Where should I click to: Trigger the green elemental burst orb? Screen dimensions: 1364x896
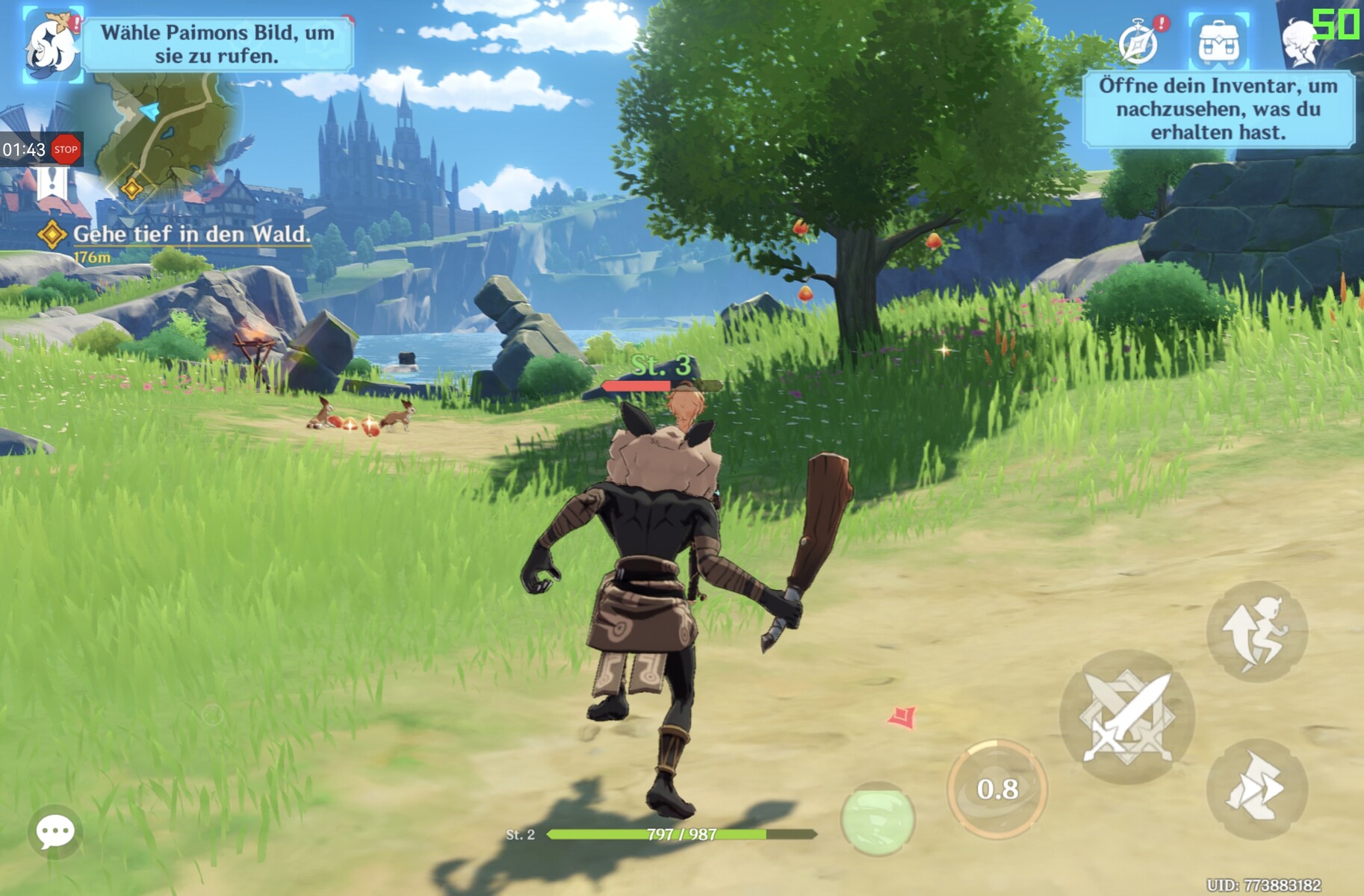pyautogui.click(x=877, y=818)
